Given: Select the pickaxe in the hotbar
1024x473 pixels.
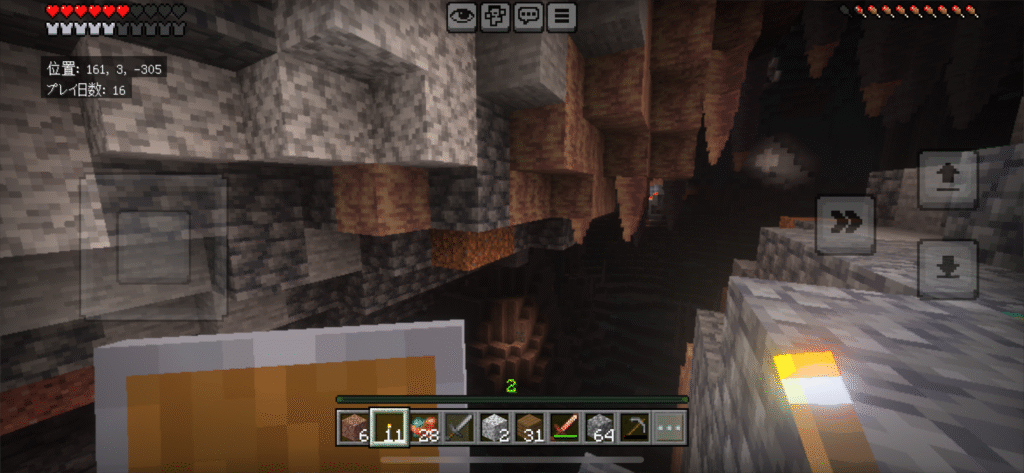Looking at the screenshot, I should 634,427.
